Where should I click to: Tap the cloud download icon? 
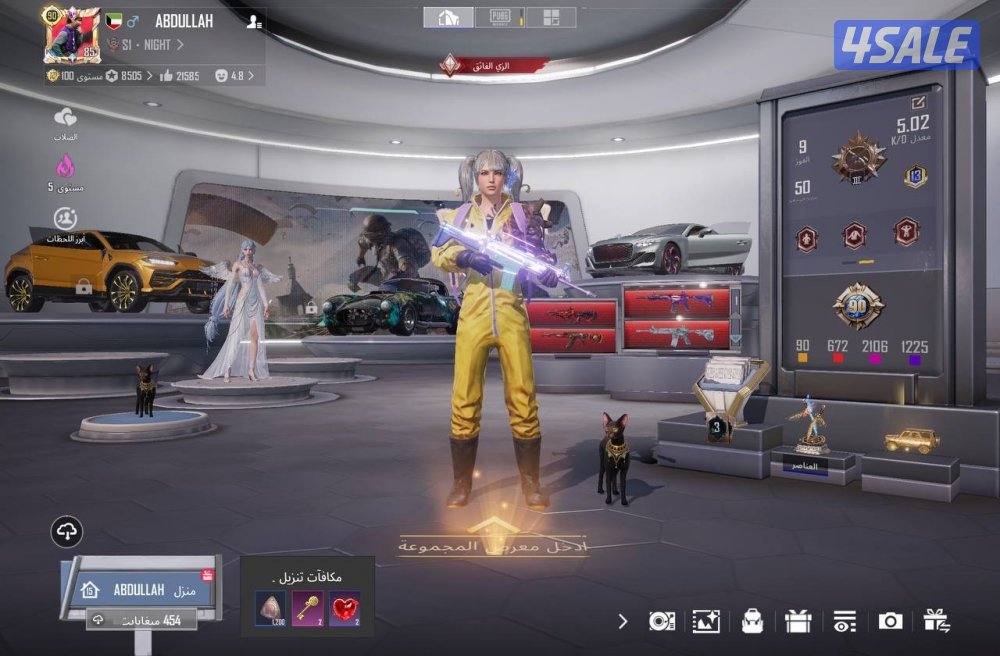[67, 530]
